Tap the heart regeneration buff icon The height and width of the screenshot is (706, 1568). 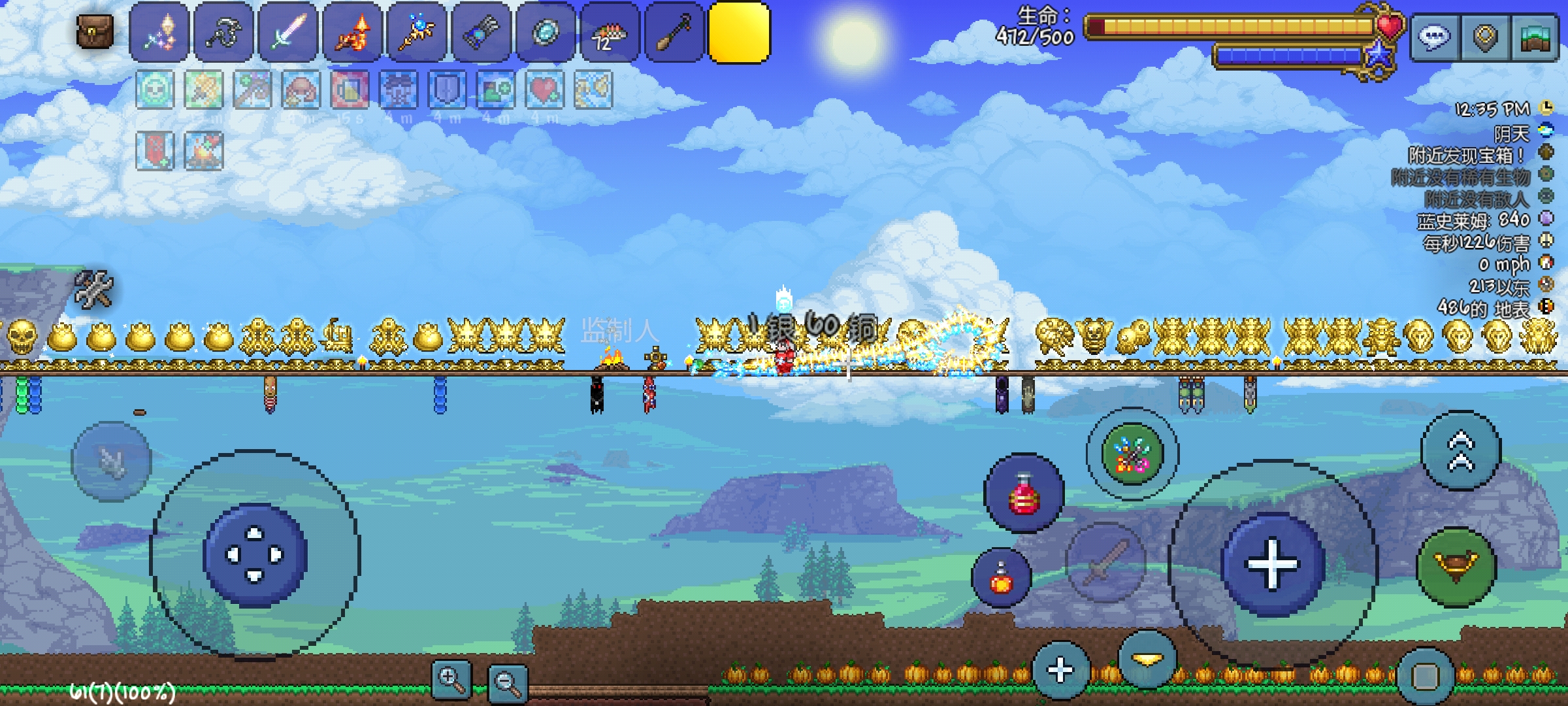pos(544,90)
